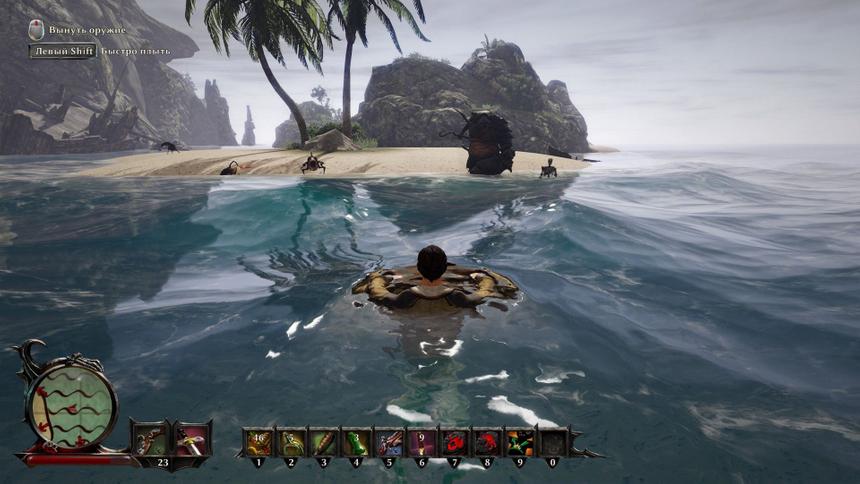This screenshot has width=860, height=484.
Task: Activate the green parrot icon in slot 9
Action: coord(519,442)
